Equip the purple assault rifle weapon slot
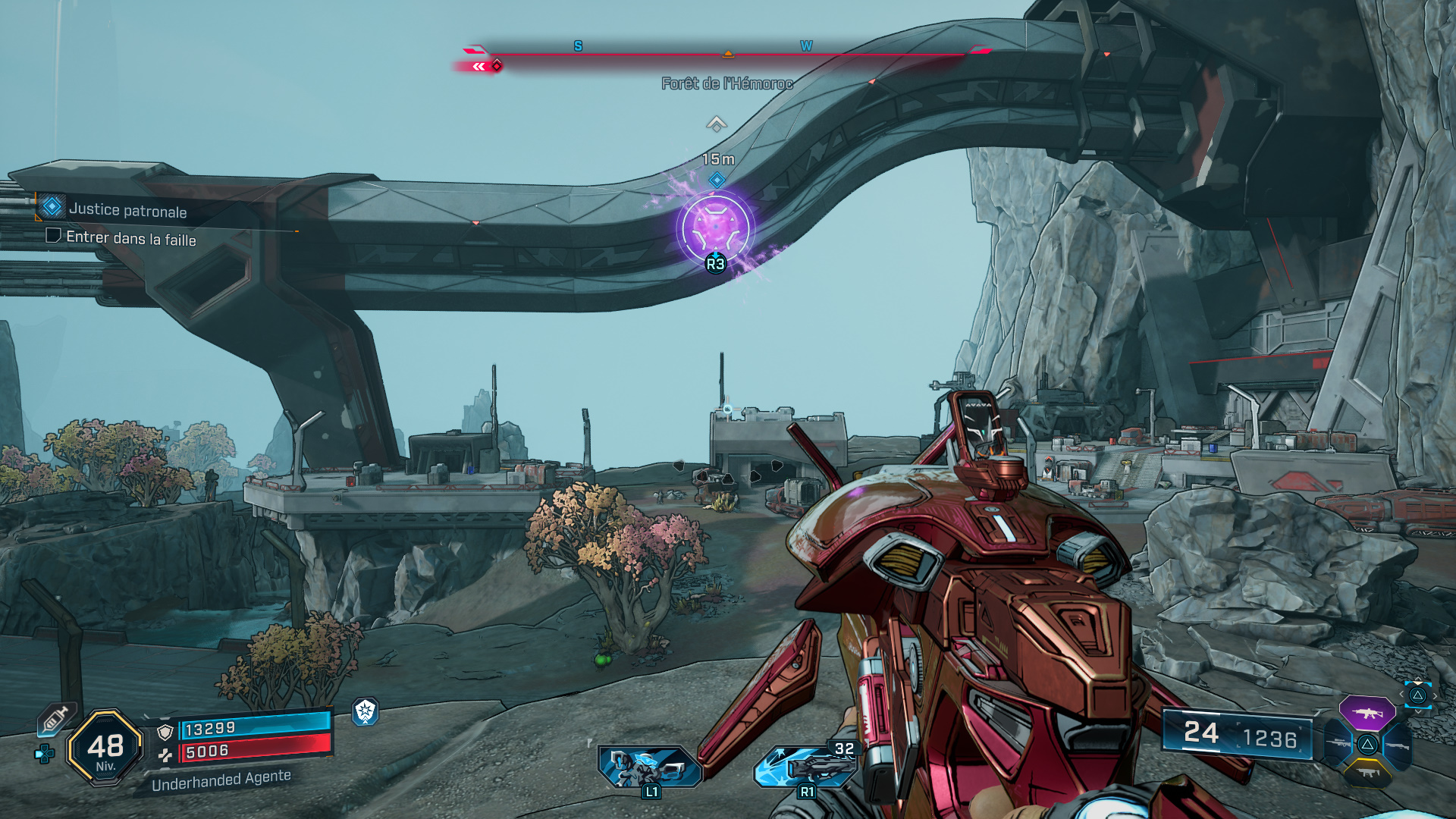The image size is (1456, 819). [x=1367, y=714]
